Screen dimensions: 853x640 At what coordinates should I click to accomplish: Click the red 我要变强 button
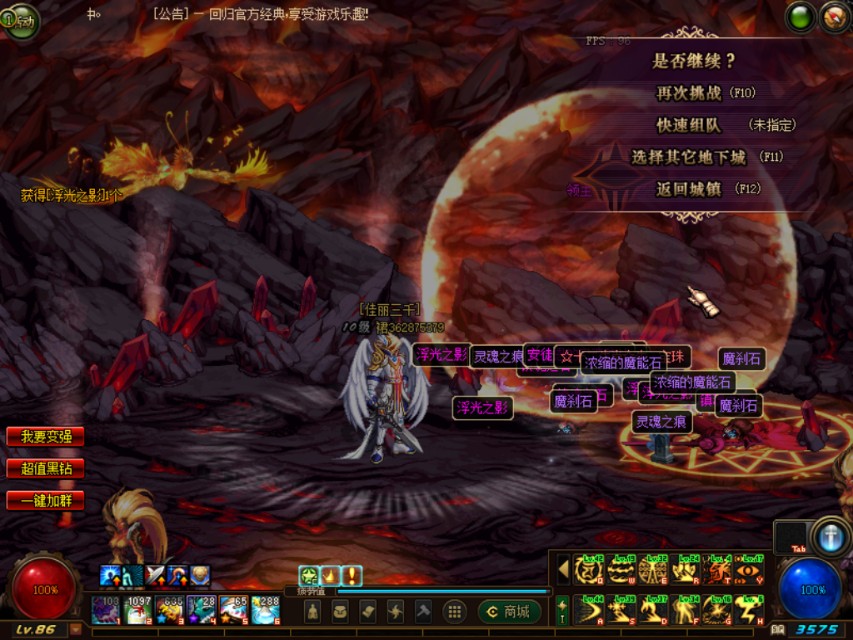(x=45, y=437)
